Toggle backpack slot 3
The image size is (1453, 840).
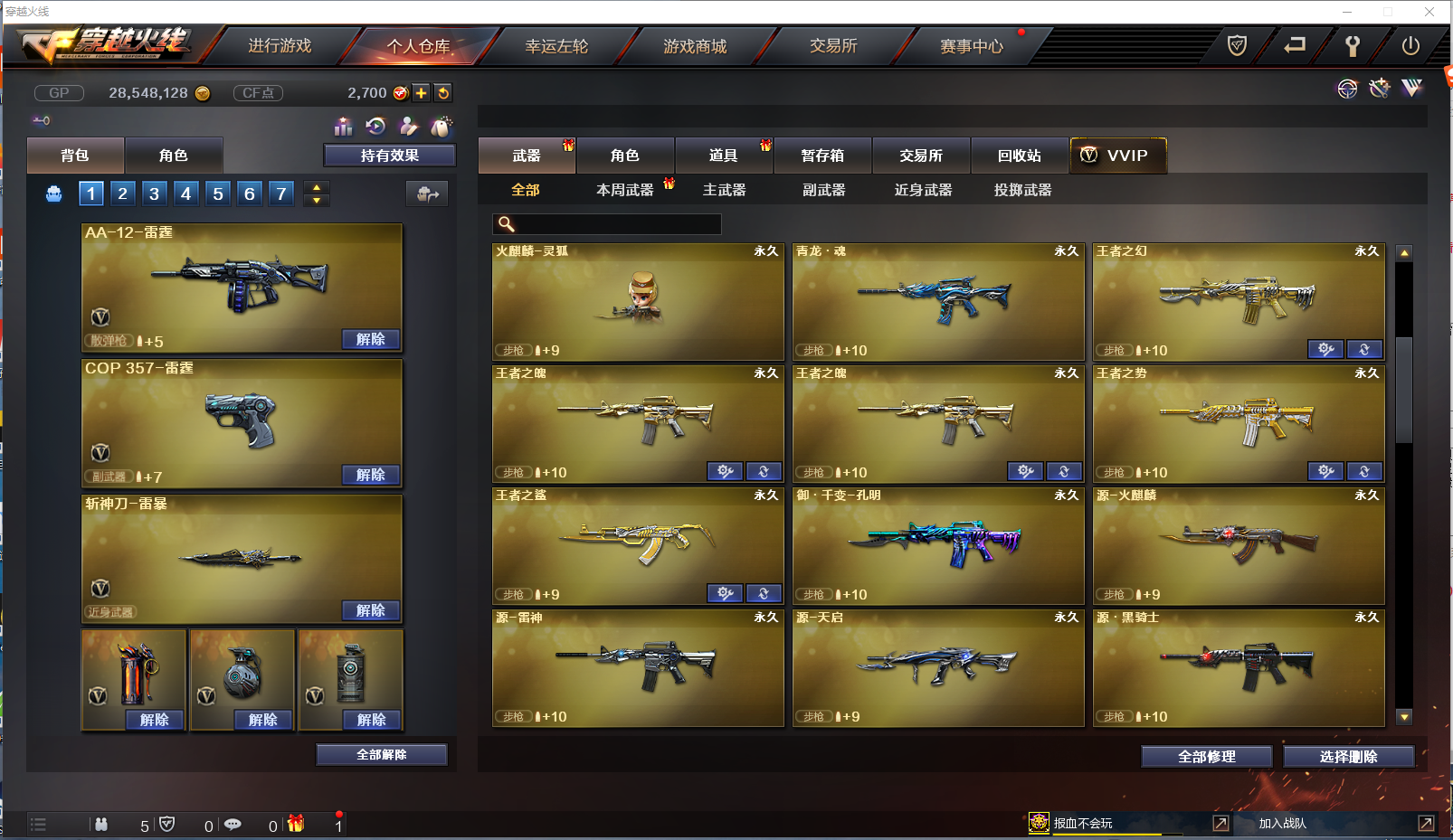tap(154, 193)
